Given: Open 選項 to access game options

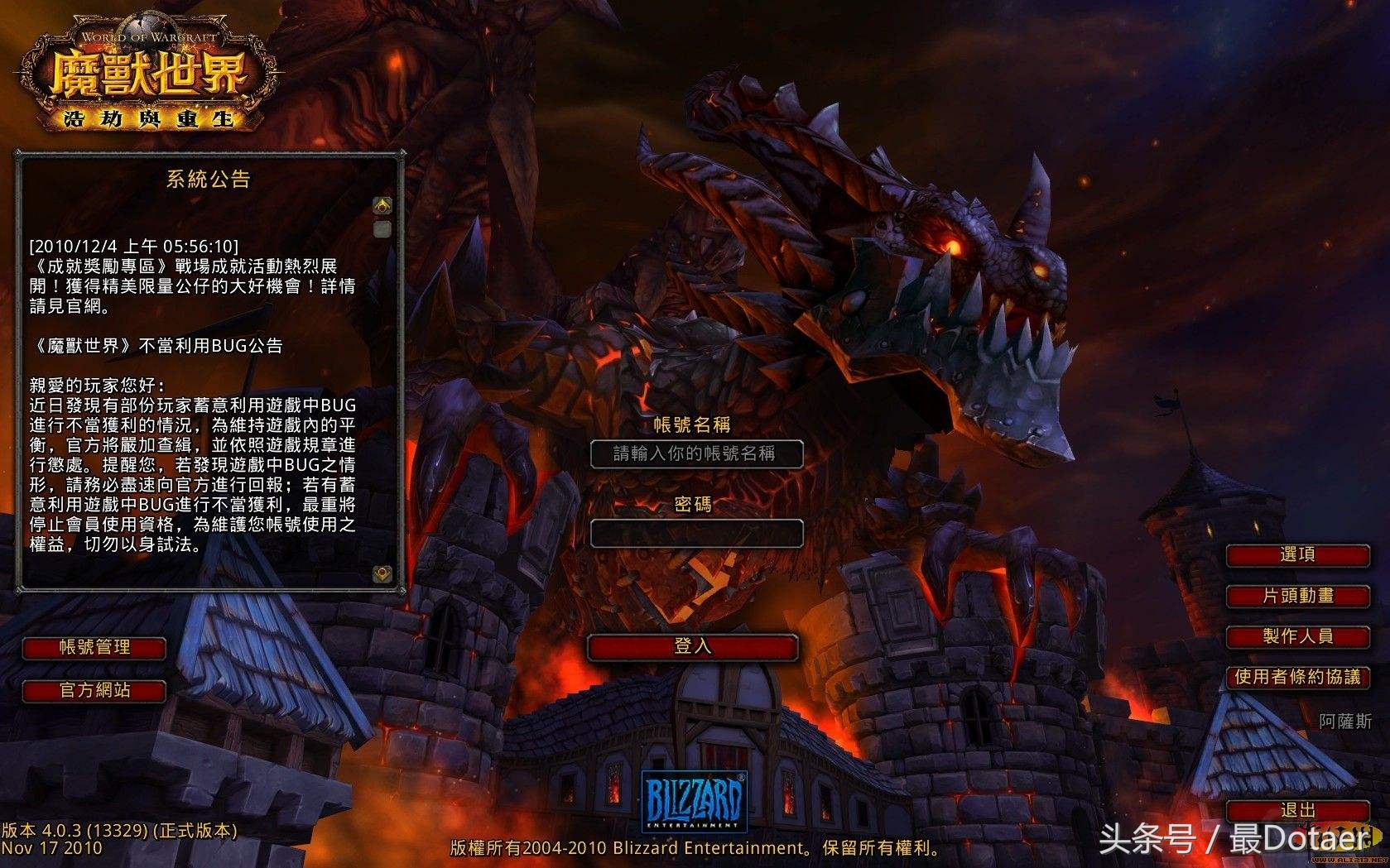Looking at the screenshot, I should [x=1297, y=555].
